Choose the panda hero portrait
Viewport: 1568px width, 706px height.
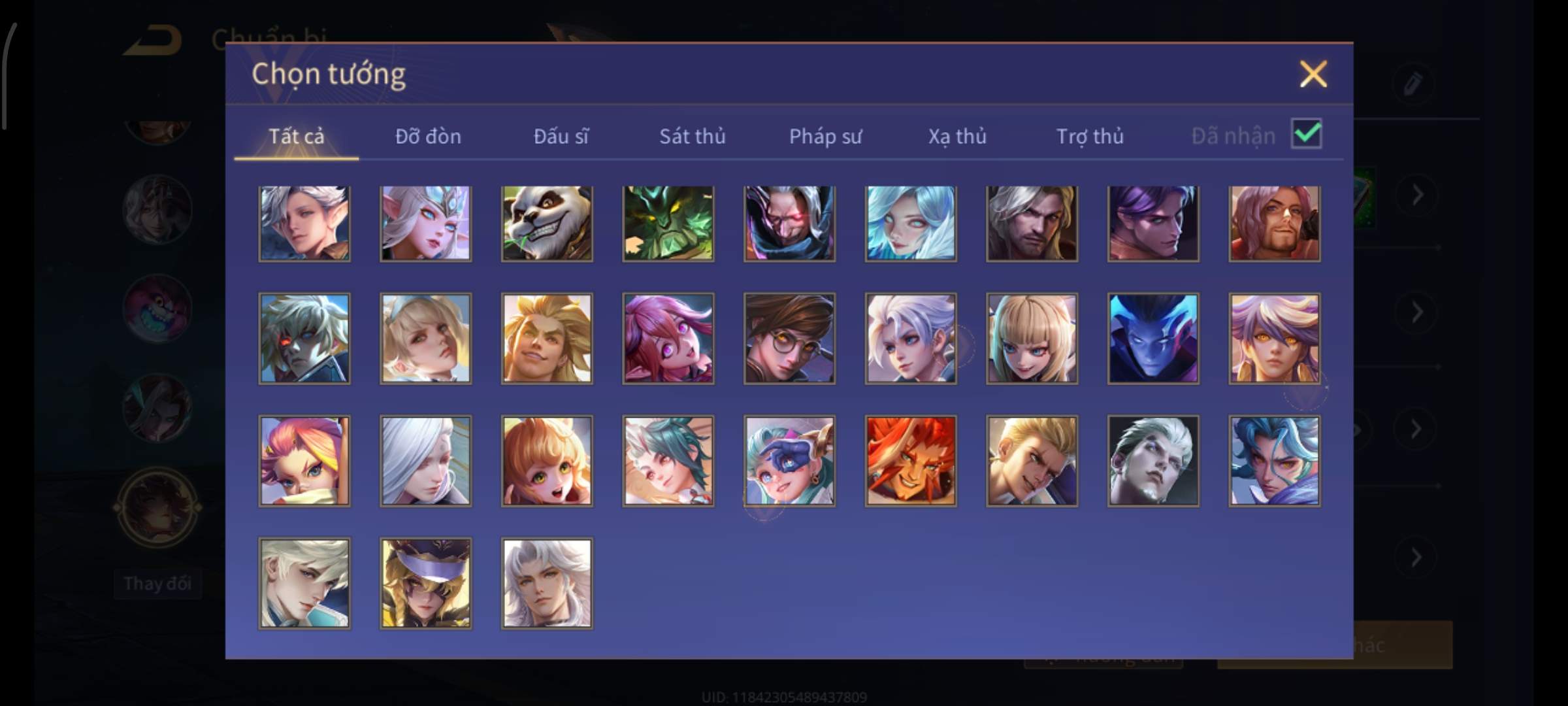click(x=547, y=224)
